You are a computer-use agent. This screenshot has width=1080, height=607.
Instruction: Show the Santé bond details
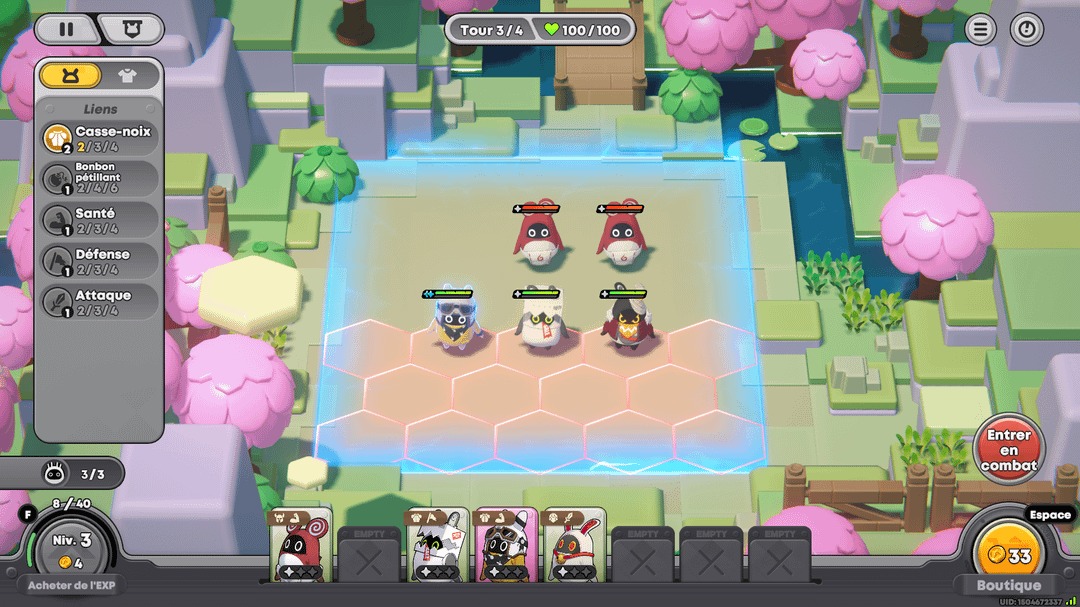tap(100, 220)
